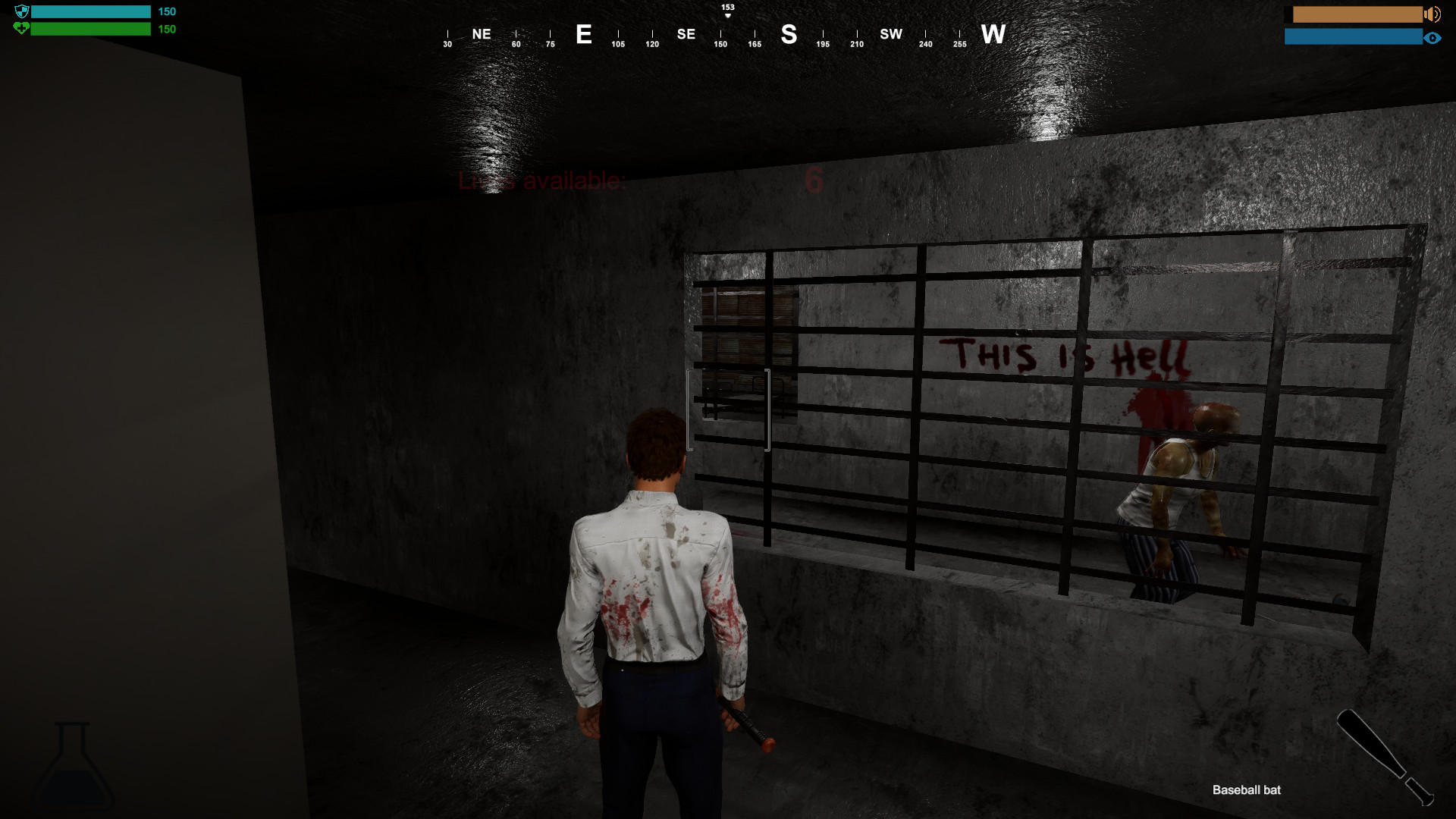Image resolution: width=1456 pixels, height=819 pixels.
Task: Select the NE compass direction marker
Action: click(x=480, y=34)
